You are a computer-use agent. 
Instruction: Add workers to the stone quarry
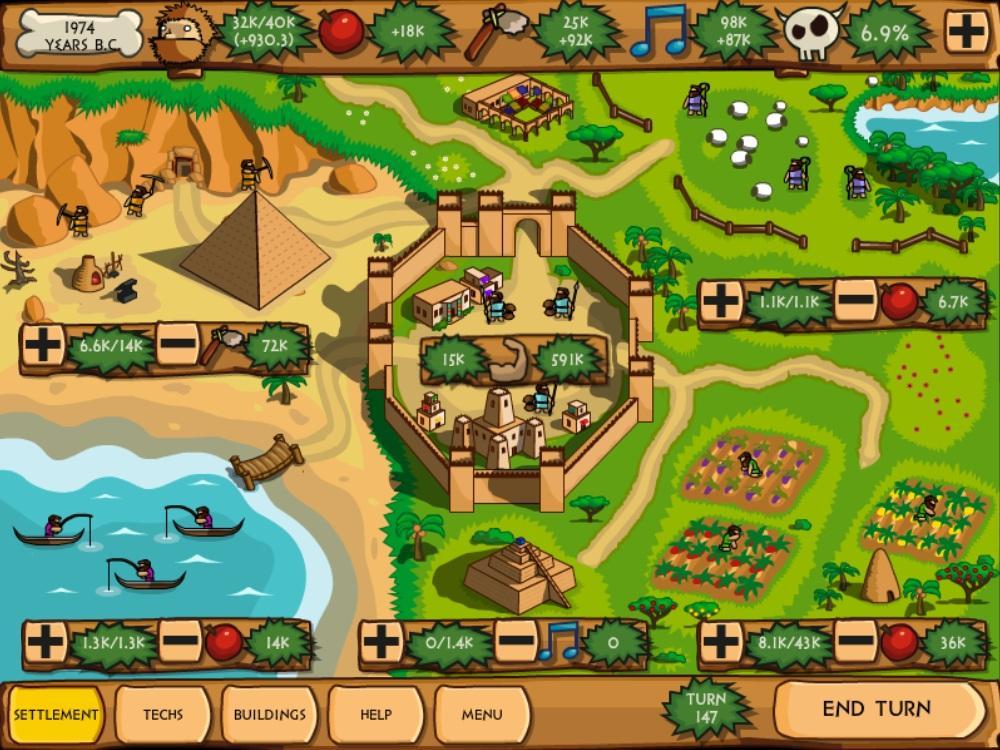coord(43,346)
